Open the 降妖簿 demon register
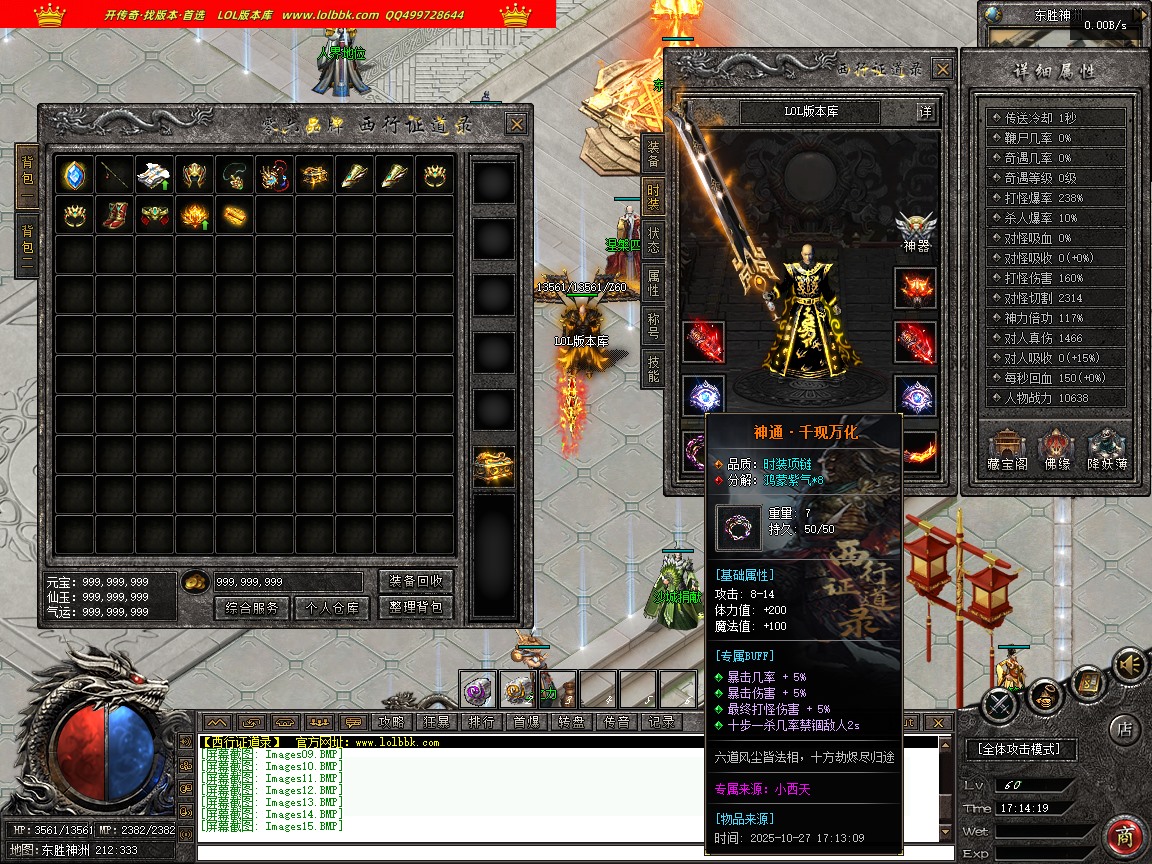Viewport: 1152px width, 864px height. 1107,450
